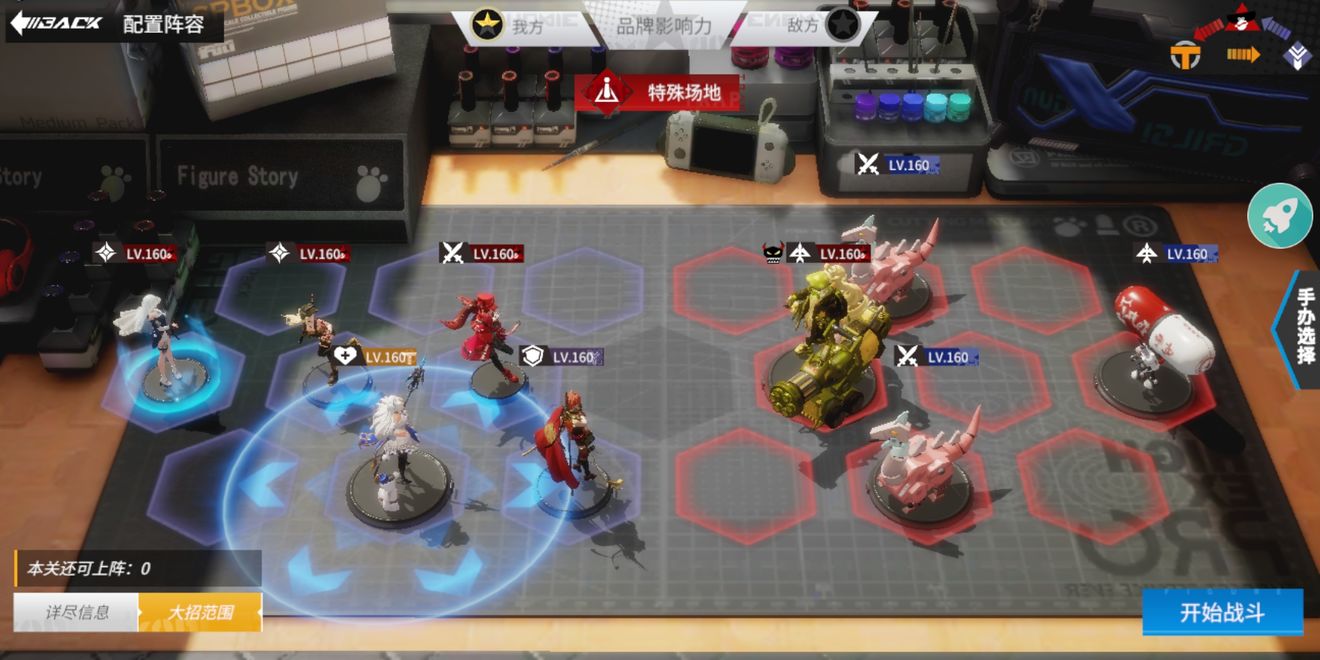
Task: Switch to the 详尽信息 tab
Action: tap(76, 612)
